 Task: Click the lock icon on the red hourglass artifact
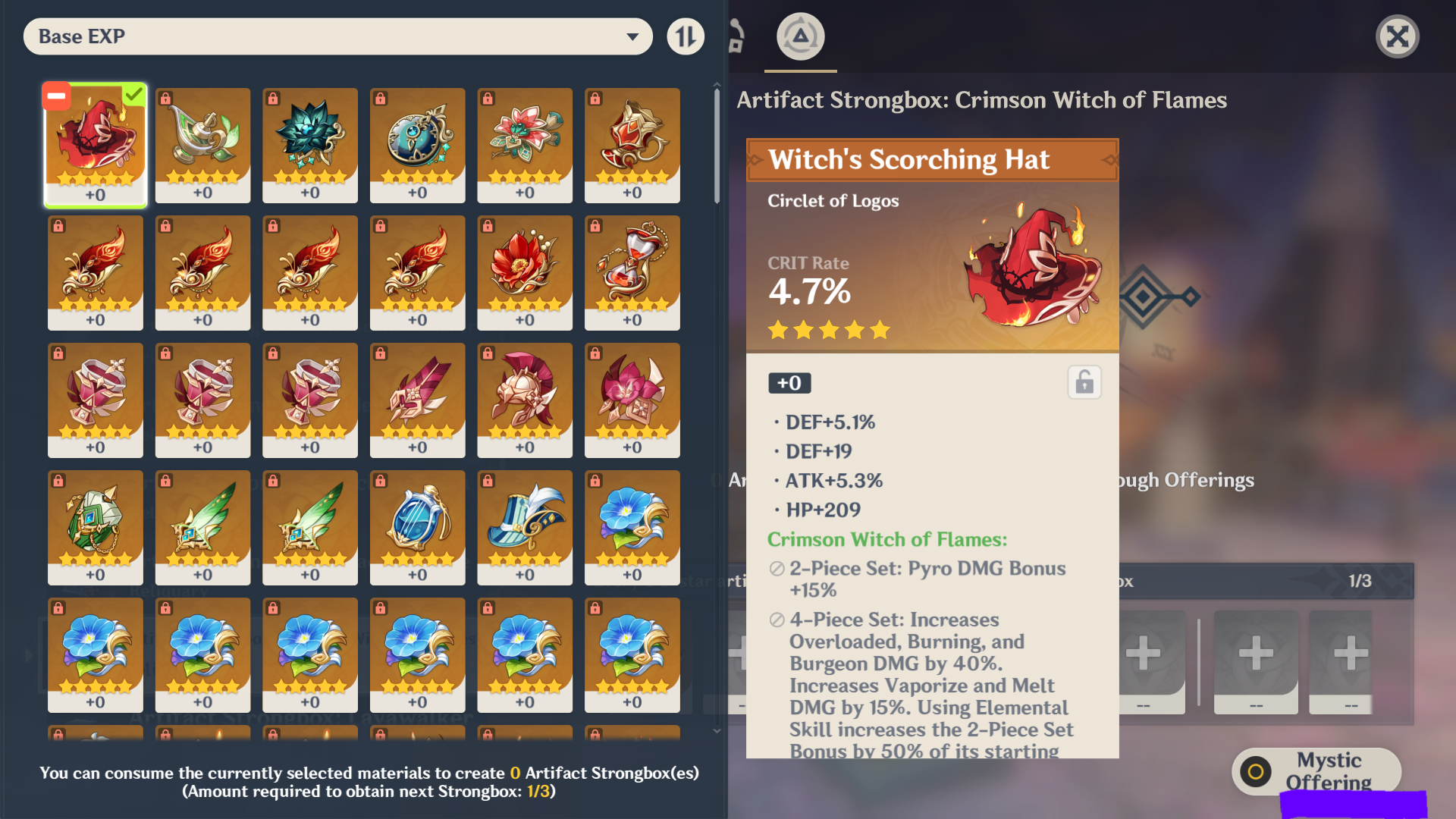pyautogui.click(x=595, y=227)
